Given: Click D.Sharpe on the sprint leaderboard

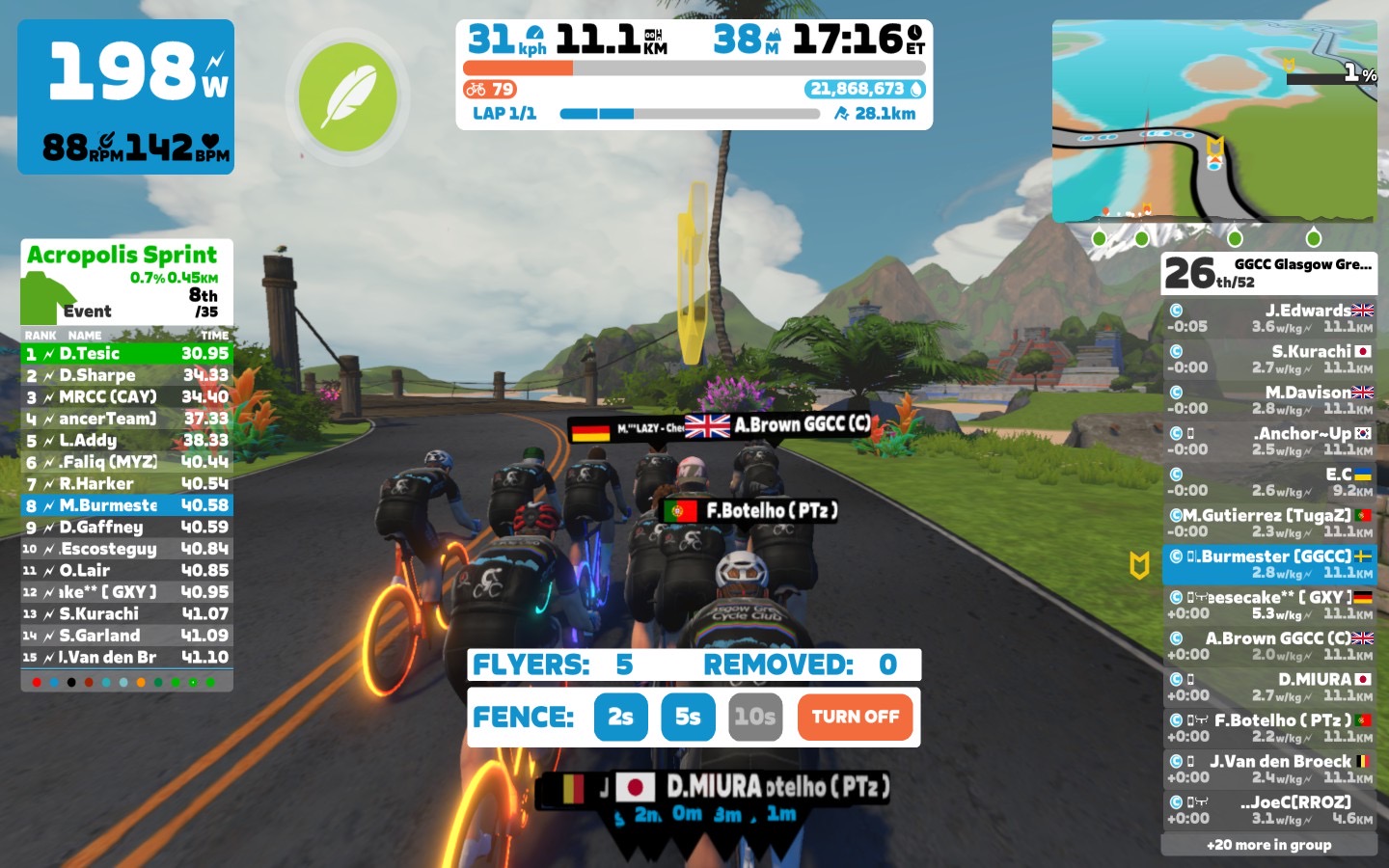Looking at the screenshot, I should coord(126,375).
